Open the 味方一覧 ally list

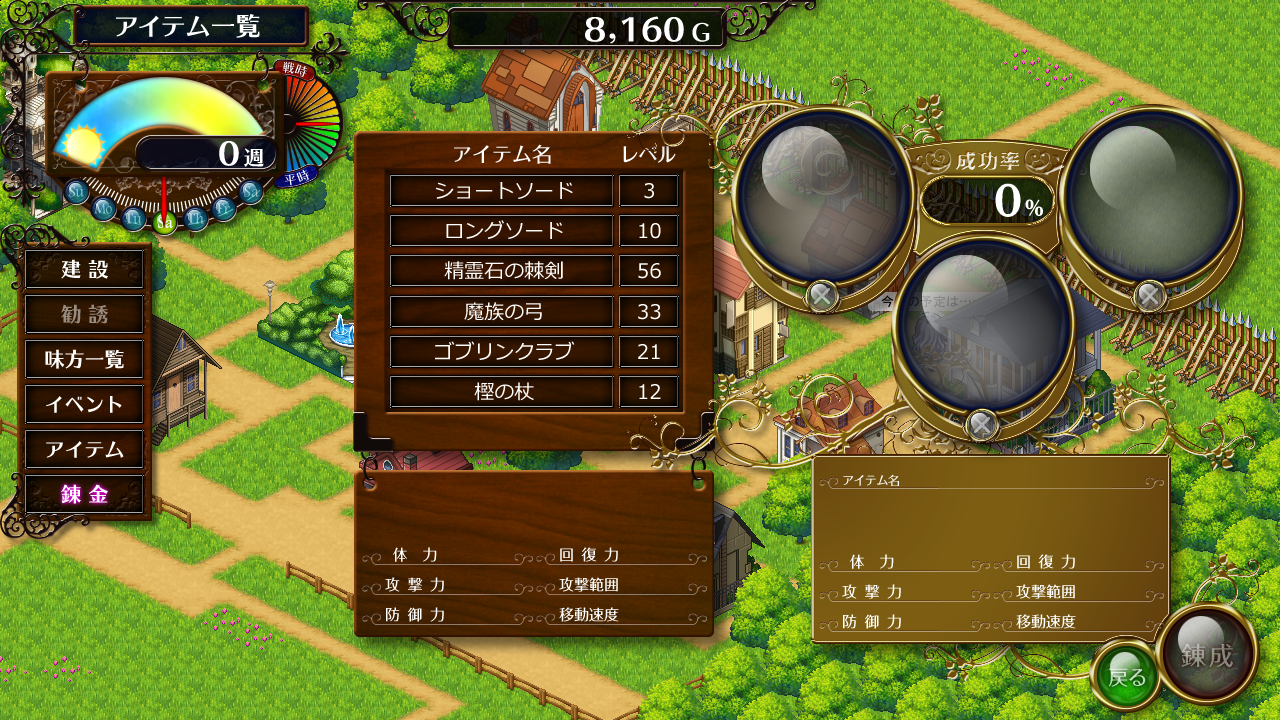(x=85, y=359)
